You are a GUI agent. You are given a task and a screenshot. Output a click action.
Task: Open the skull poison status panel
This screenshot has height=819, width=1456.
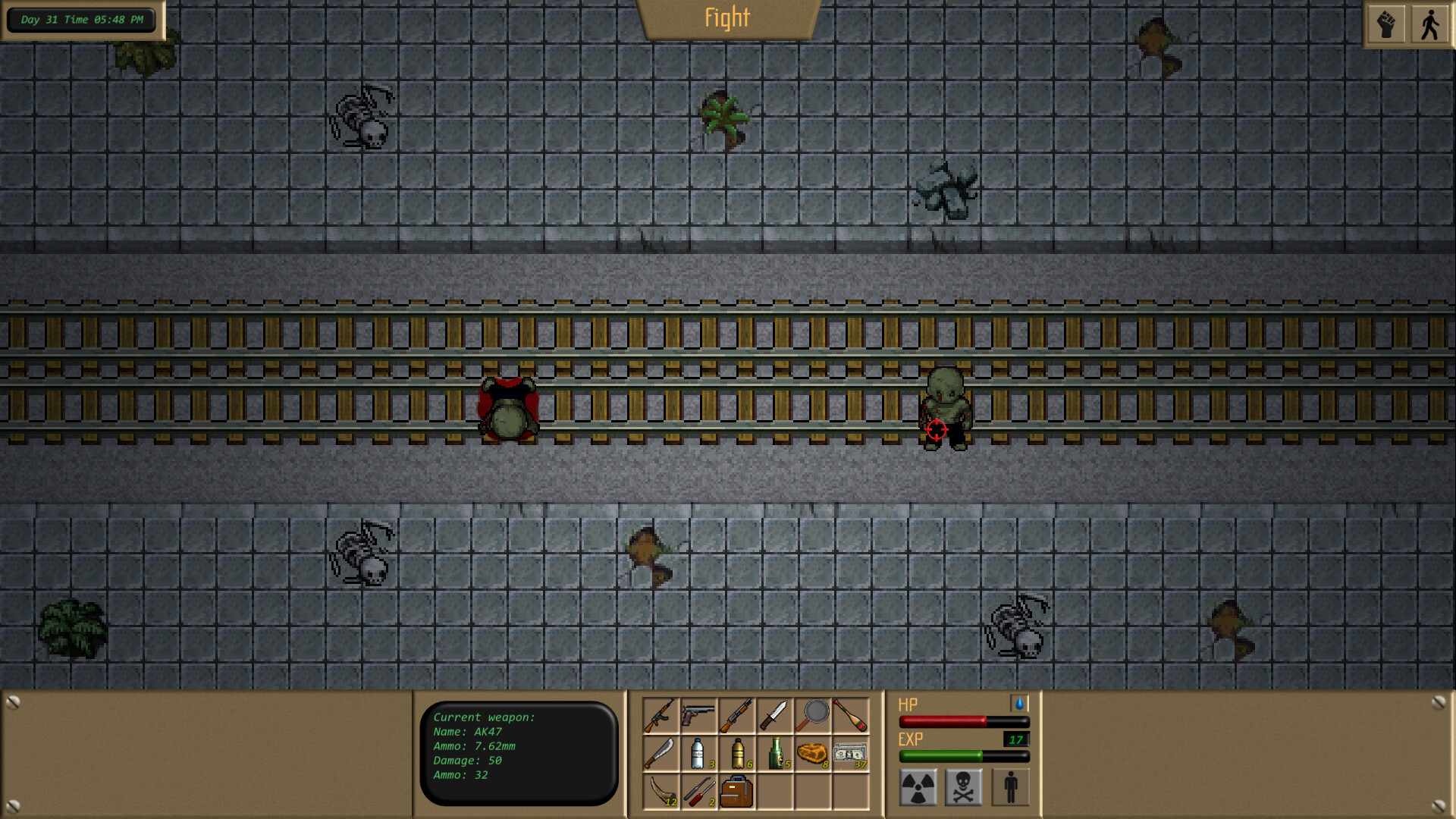963,786
